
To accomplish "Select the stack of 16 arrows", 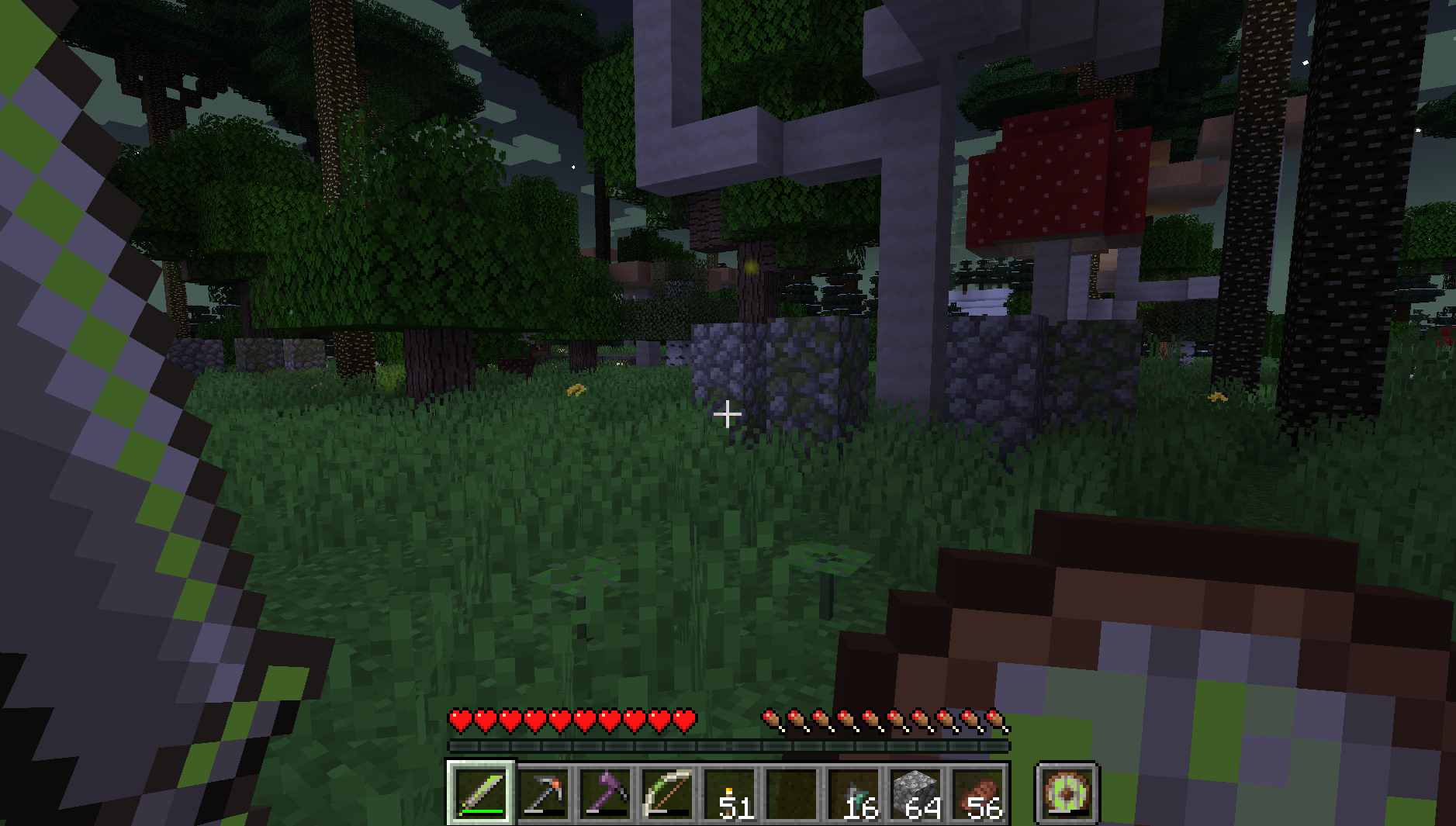I will pyautogui.click(x=853, y=793).
